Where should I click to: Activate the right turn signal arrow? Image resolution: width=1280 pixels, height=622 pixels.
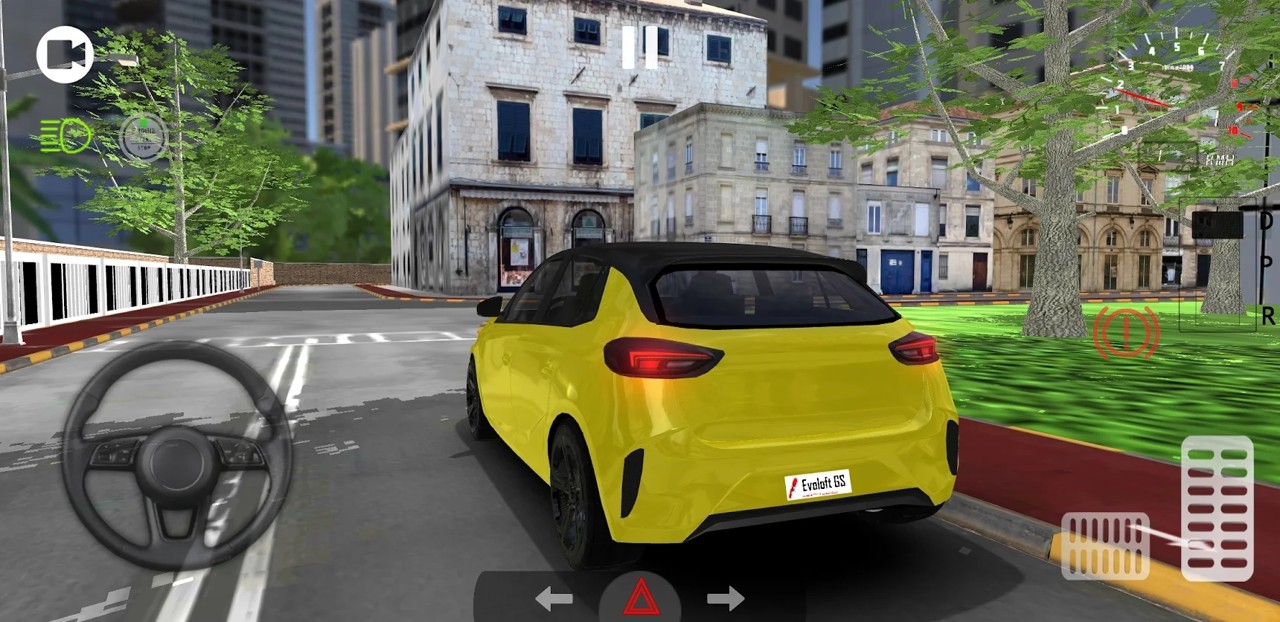pyautogui.click(x=726, y=599)
